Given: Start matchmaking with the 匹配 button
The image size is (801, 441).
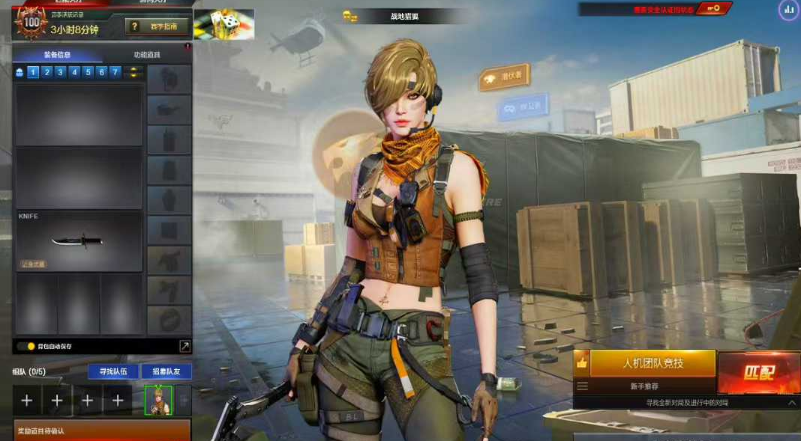Looking at the screenshot, I should (758, 373).
